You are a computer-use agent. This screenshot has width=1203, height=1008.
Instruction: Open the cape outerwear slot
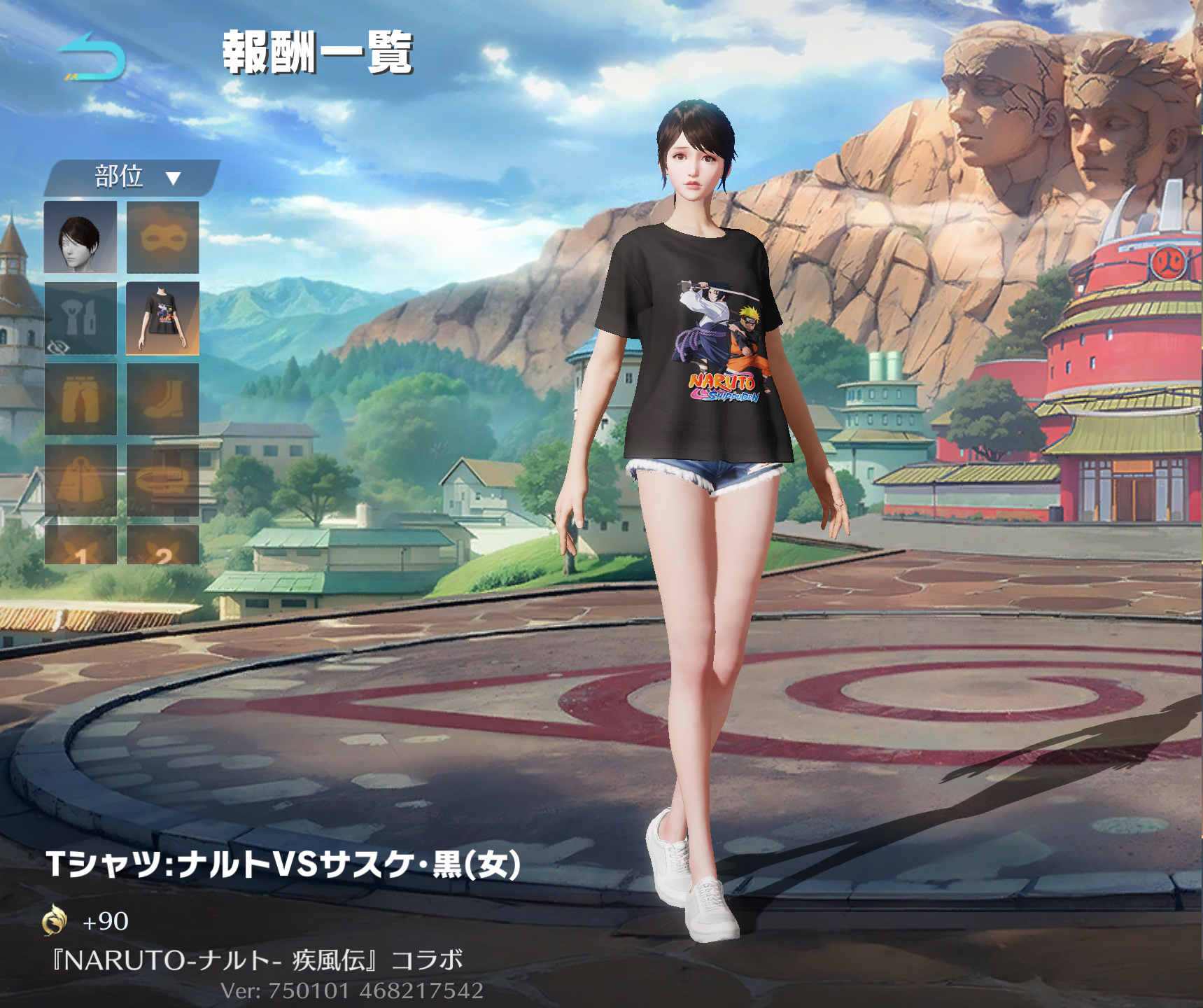[x=80, y=481]
